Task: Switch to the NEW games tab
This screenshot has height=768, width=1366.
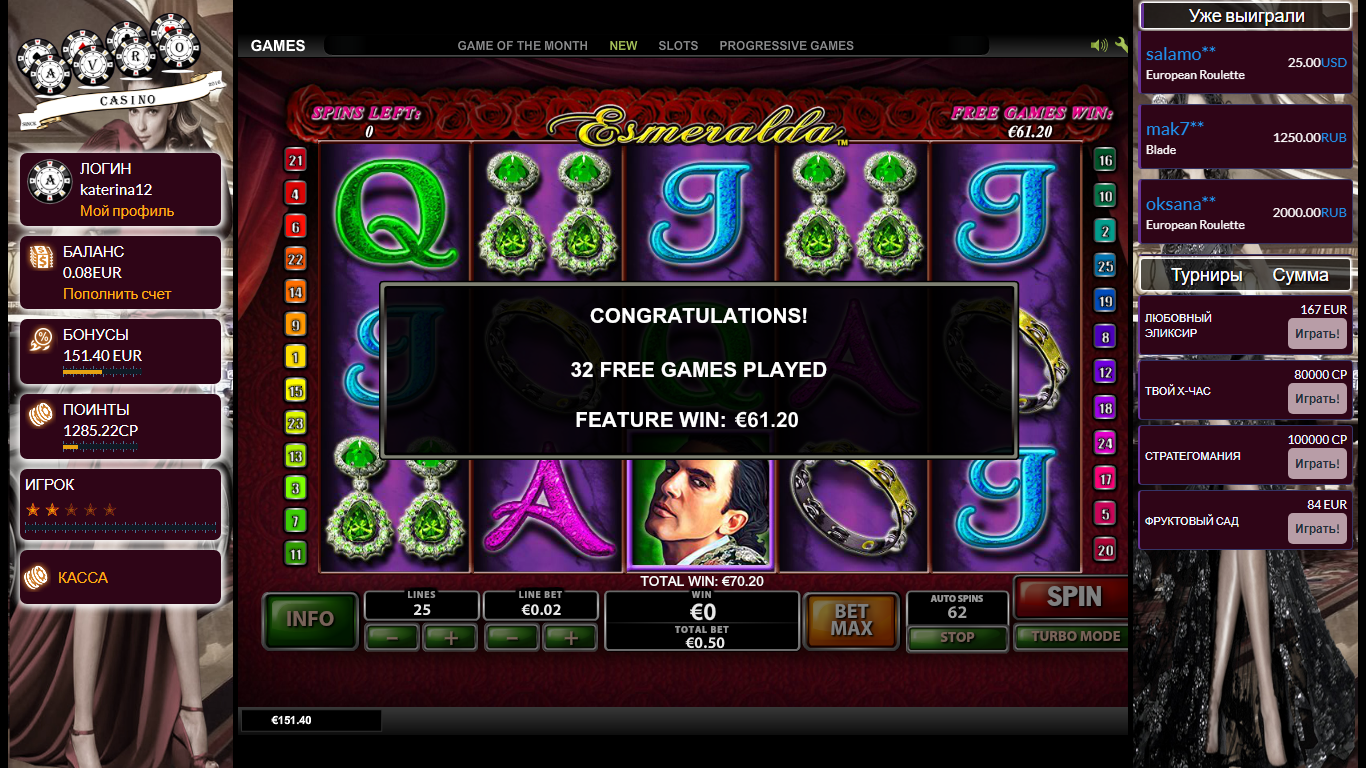Action: pyautogui.click(x=623, y=46)
